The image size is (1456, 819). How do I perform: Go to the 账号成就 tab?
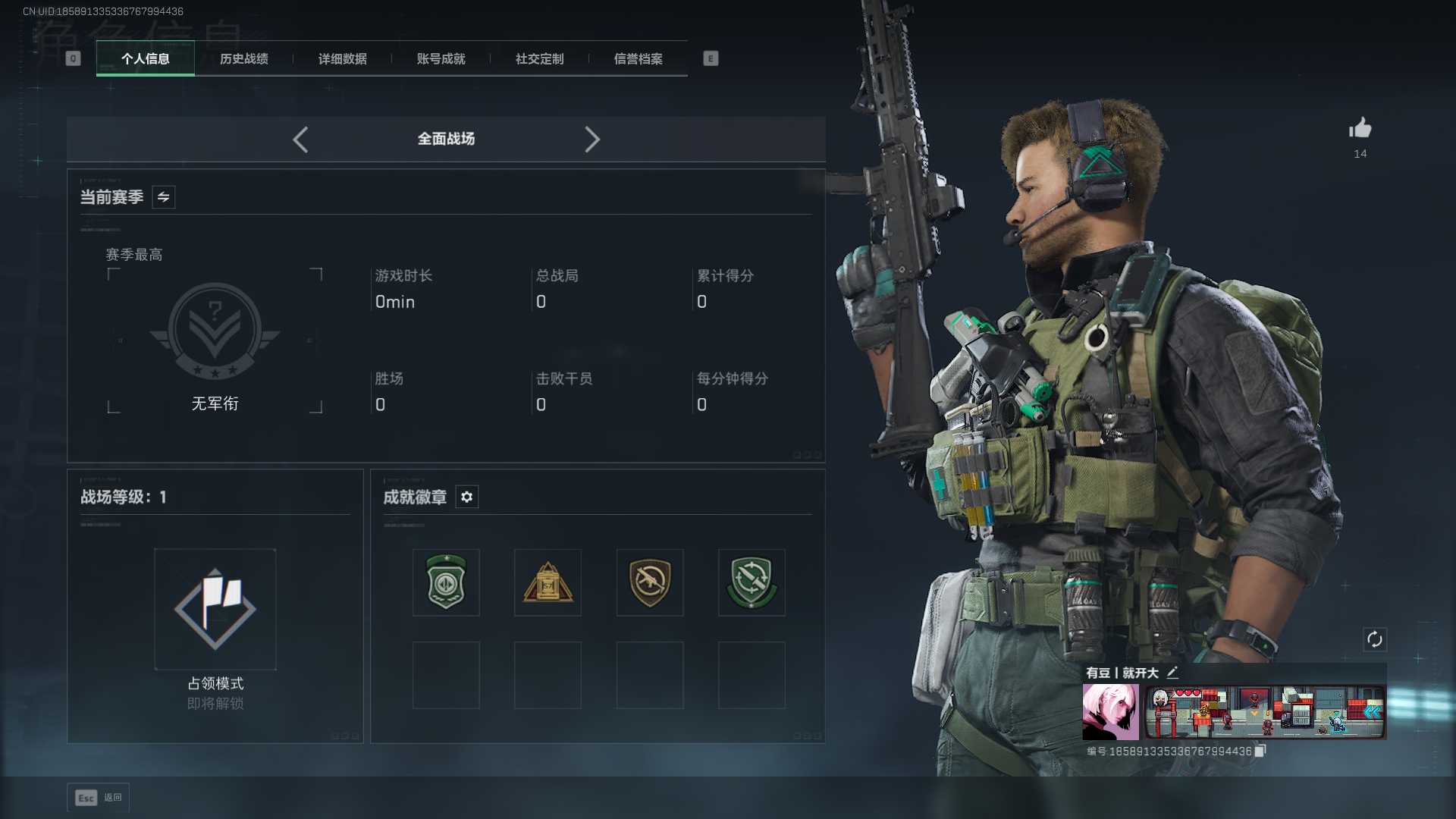coord(441,58)
